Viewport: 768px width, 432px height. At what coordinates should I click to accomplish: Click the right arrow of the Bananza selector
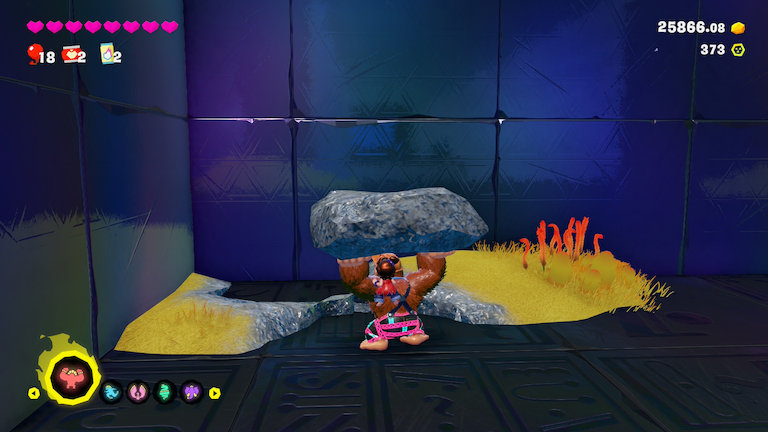(215, 393)
